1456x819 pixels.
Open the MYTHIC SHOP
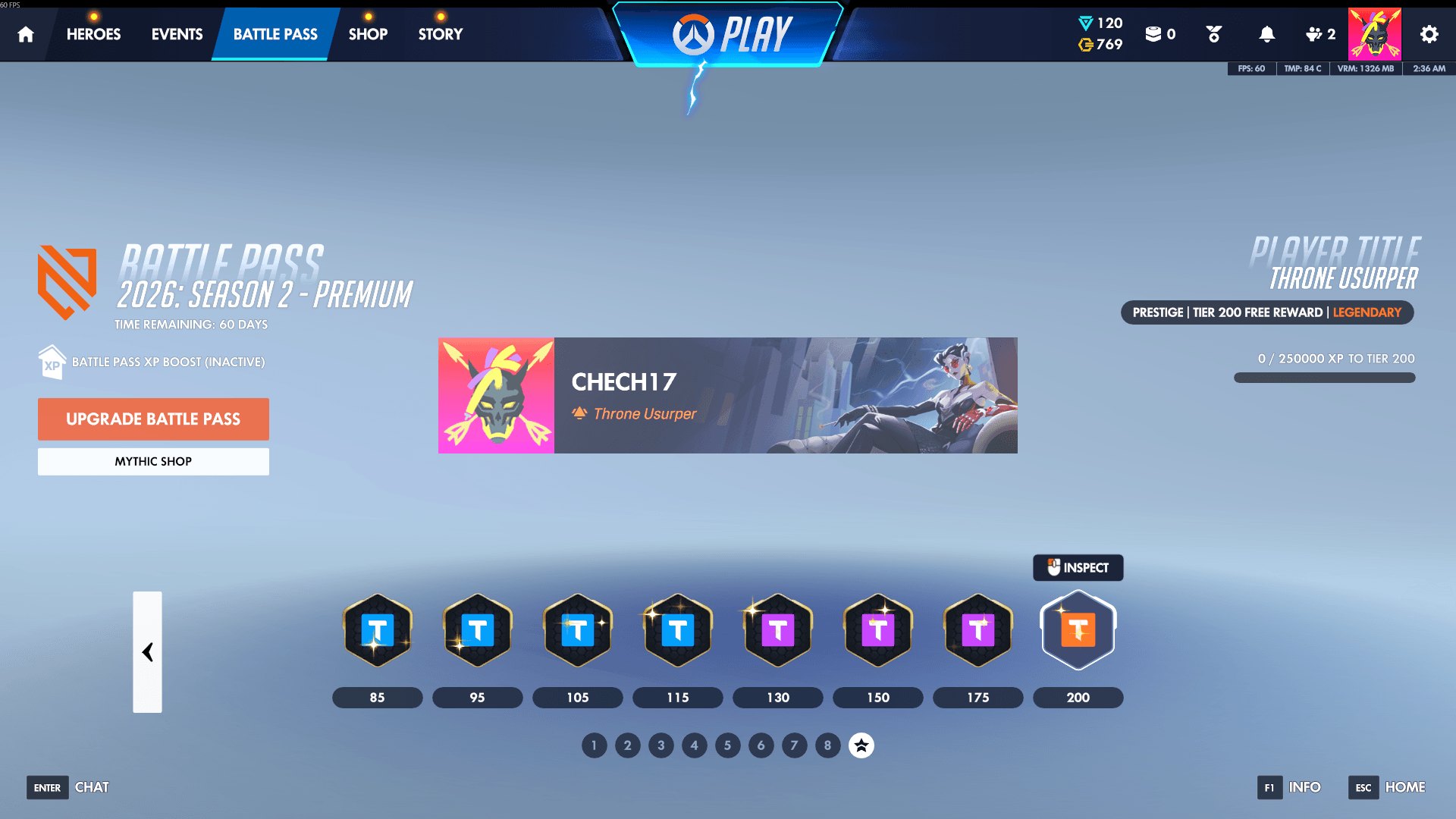point(153,461)
